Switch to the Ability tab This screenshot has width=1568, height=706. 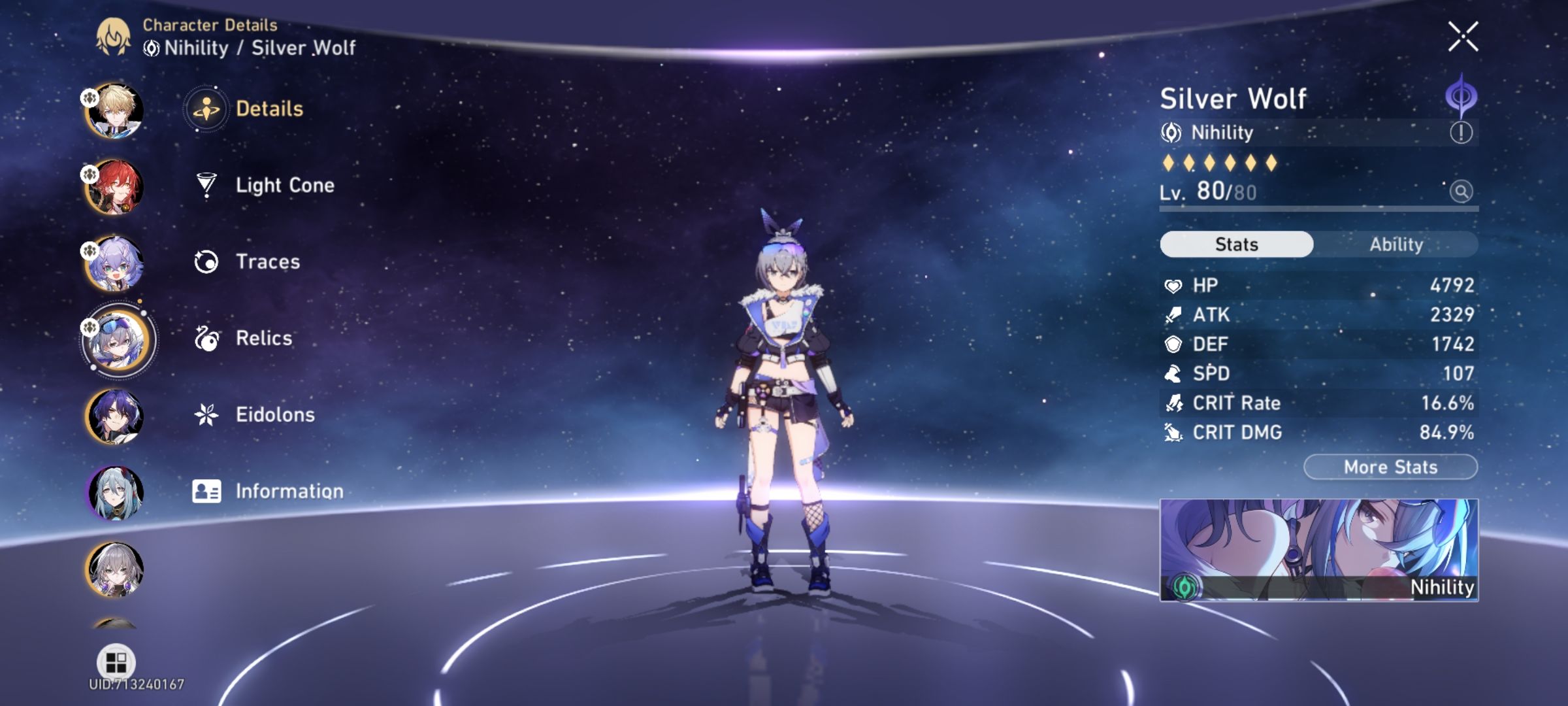tap(1397, 244)
